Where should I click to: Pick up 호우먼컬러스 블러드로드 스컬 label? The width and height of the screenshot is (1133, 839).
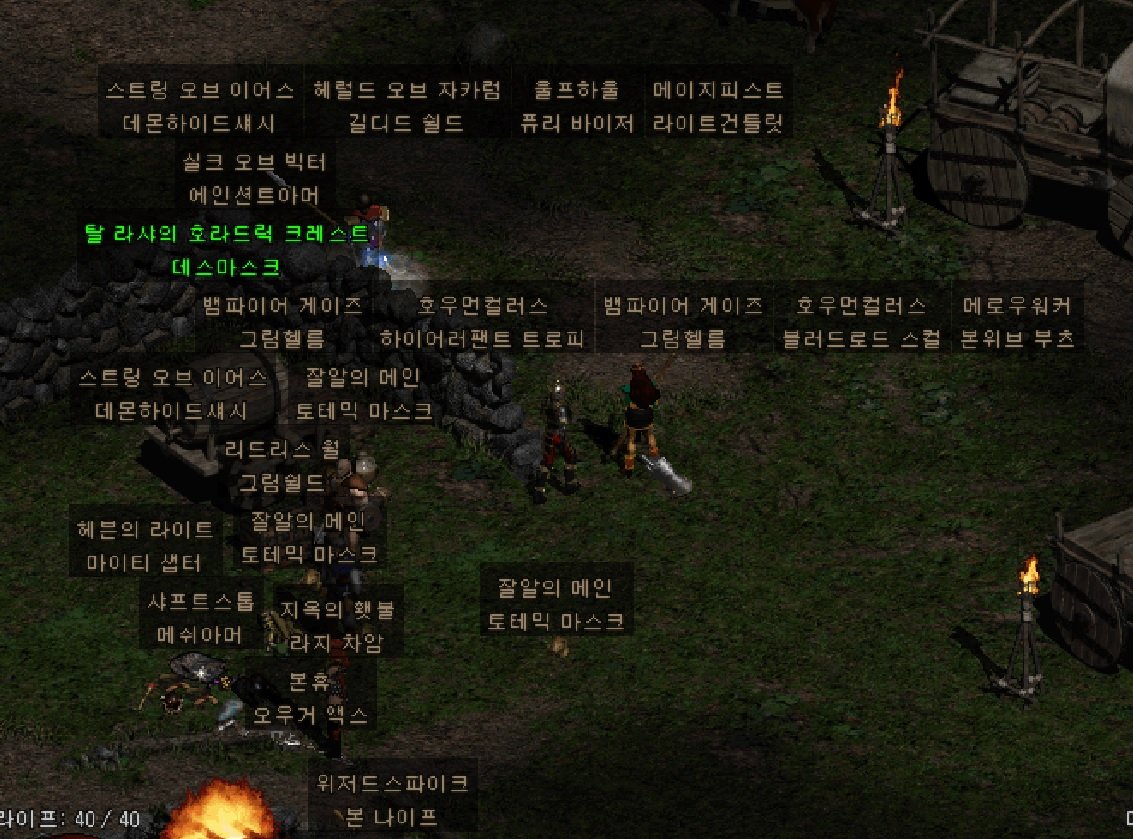click(861, 321)
